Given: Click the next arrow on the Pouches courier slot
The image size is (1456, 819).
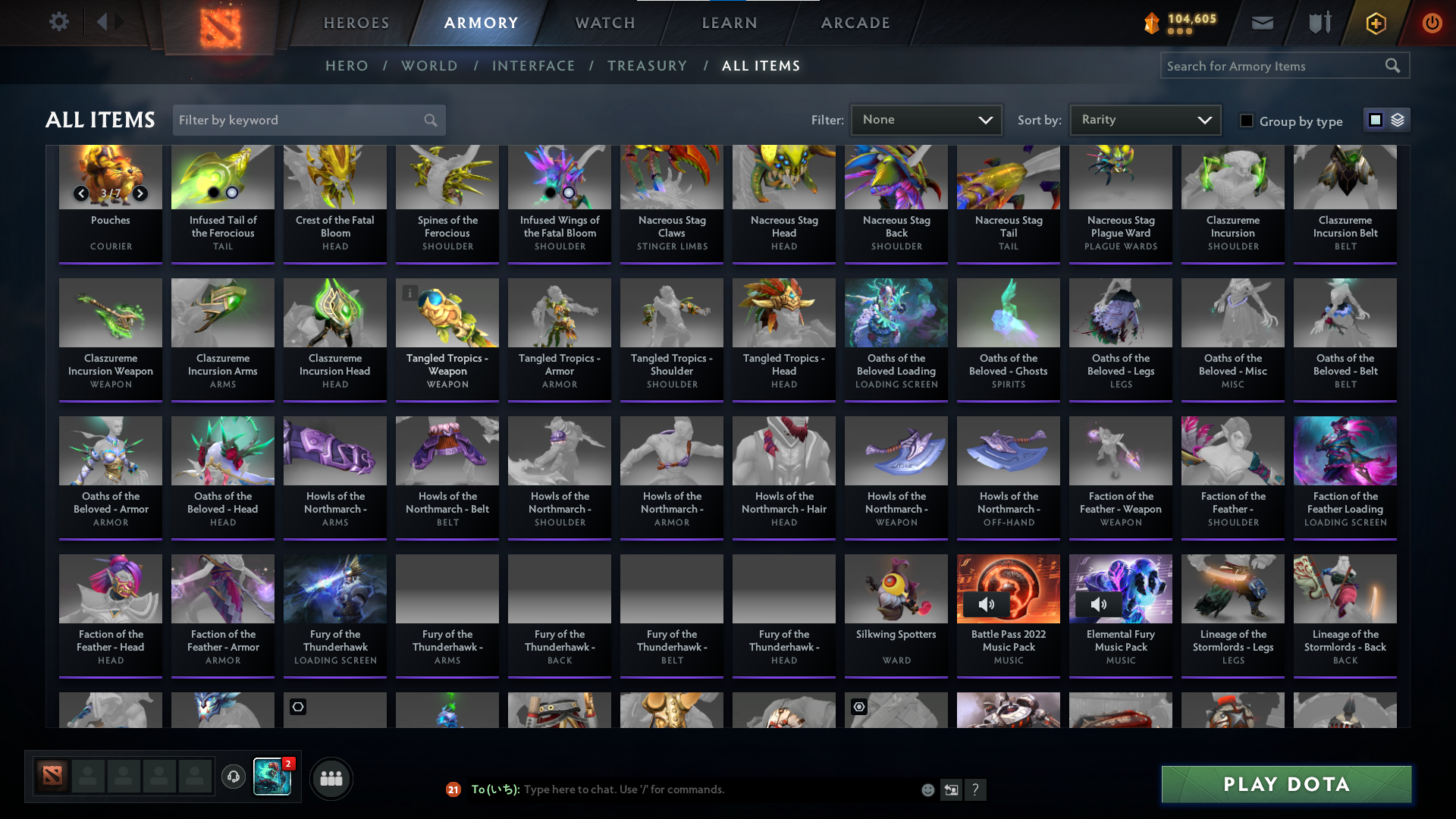Looking at the screenshot, I should tap(140, 193).
